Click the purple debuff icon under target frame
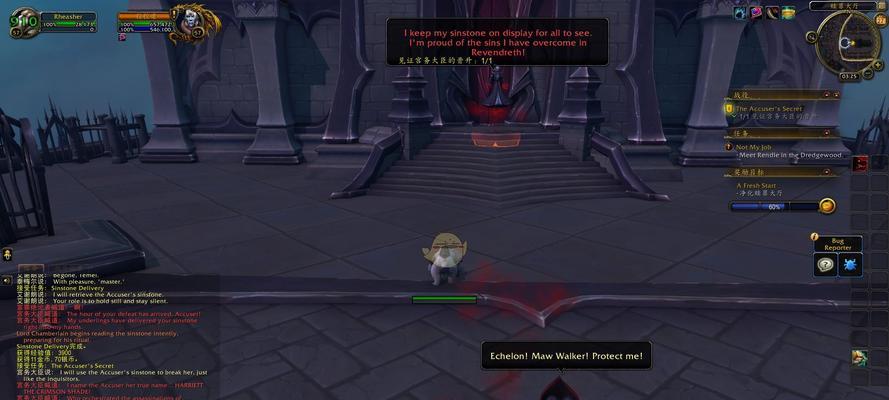This screenshot has width=889, height=400. [x=123, y=37]
